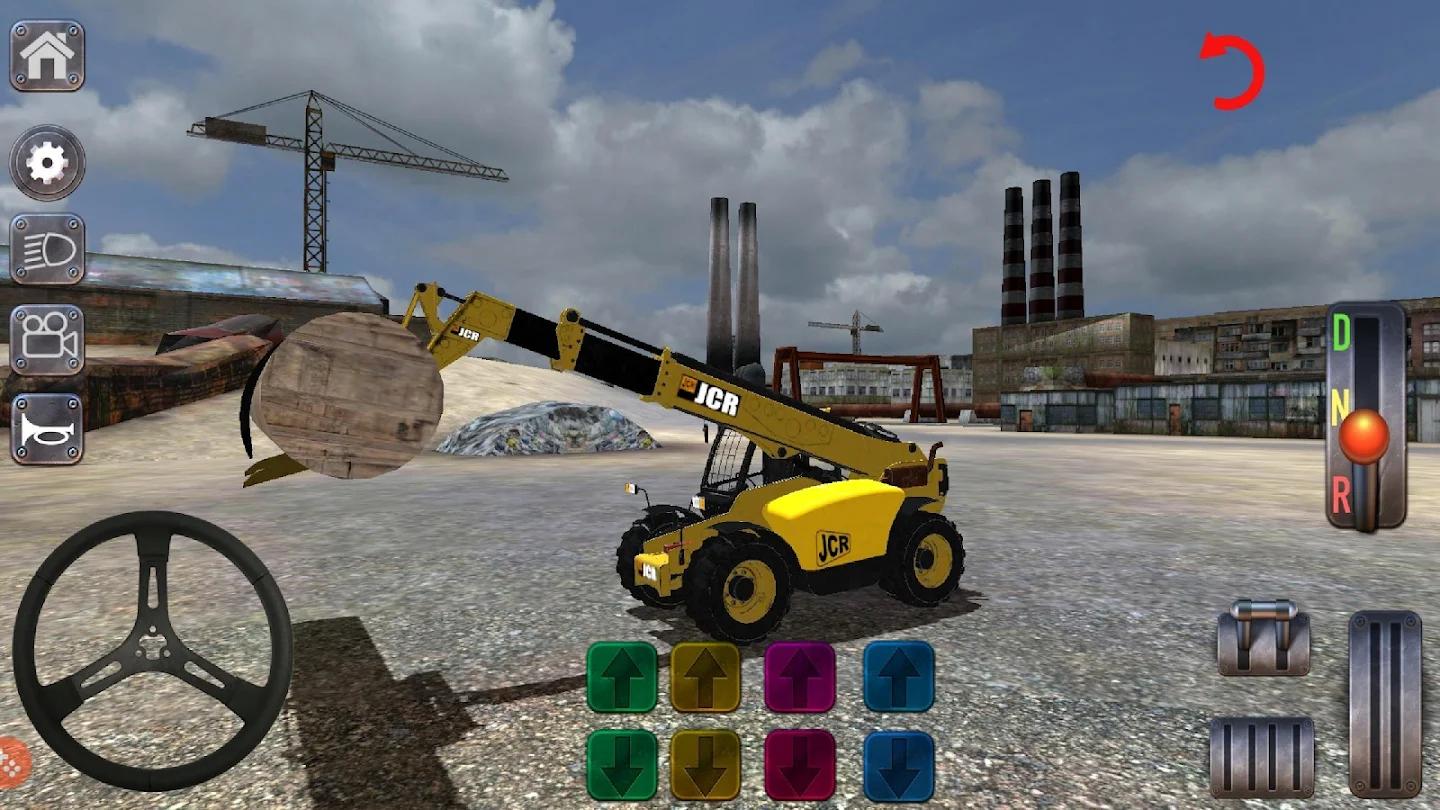The width and height of the screenshot is (1440, 810).
Task: Activate the yellow down arrow control
Action: (x=706, y=765)
